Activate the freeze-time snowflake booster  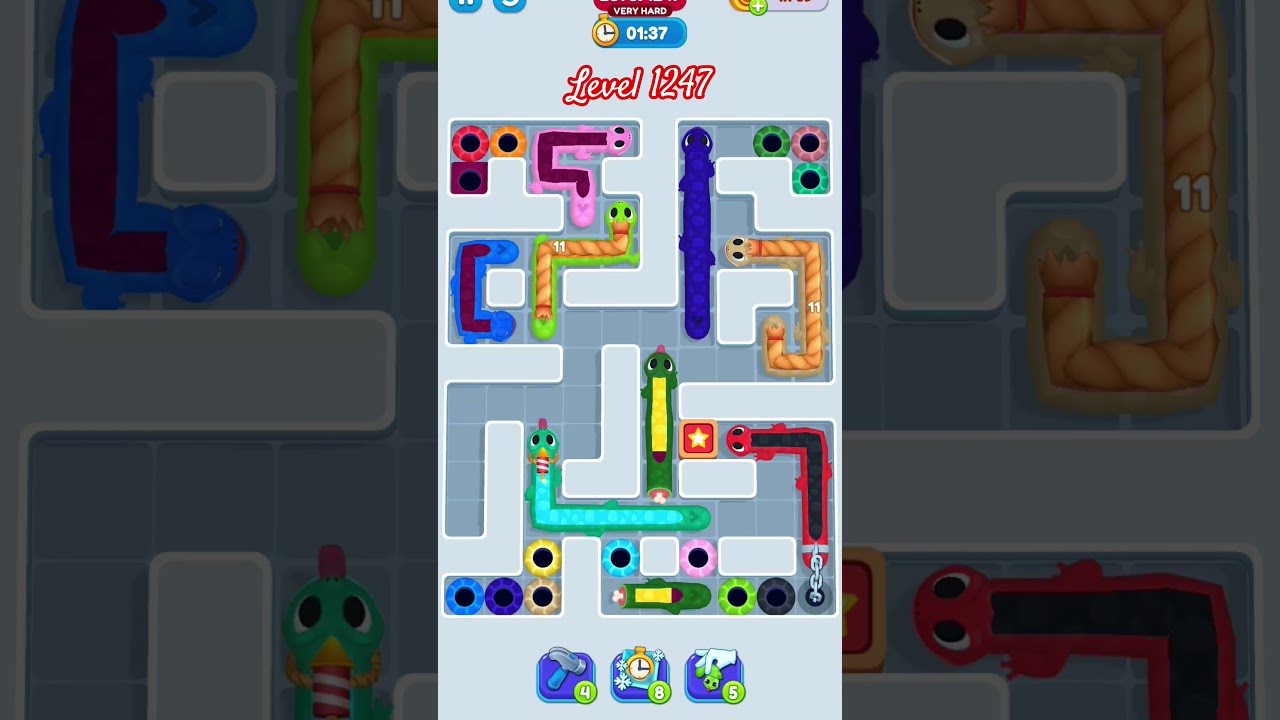(639, 672)
